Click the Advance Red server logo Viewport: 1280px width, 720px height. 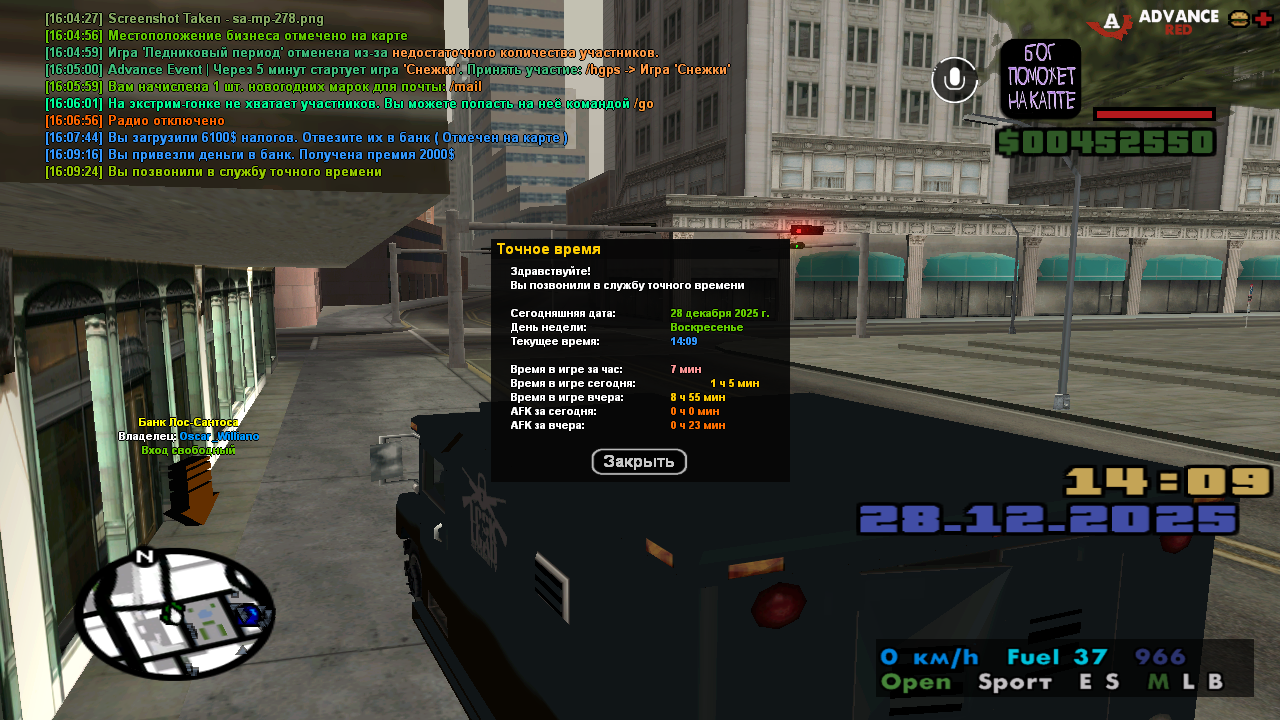tap(1153, 22)
